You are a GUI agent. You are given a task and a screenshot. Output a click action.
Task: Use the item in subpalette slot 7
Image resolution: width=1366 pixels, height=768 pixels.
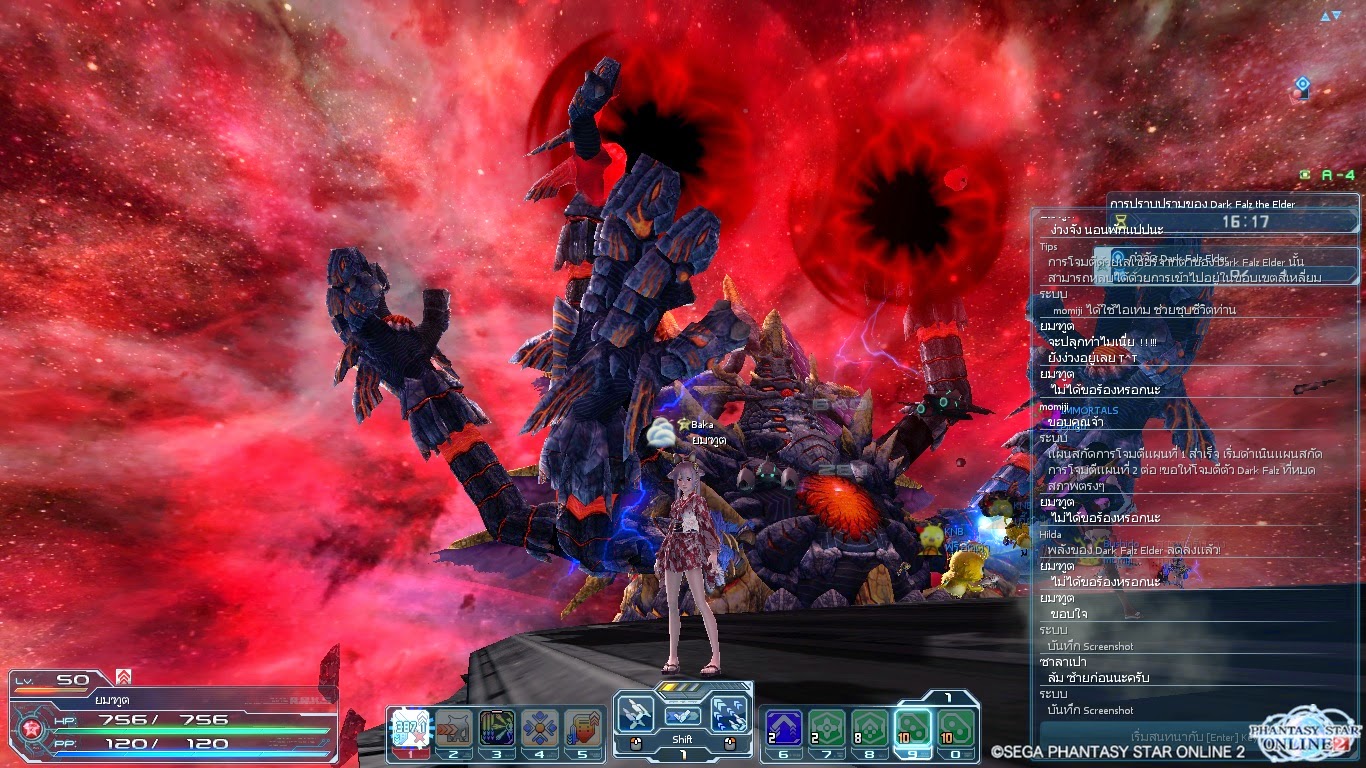coord(827,728)
